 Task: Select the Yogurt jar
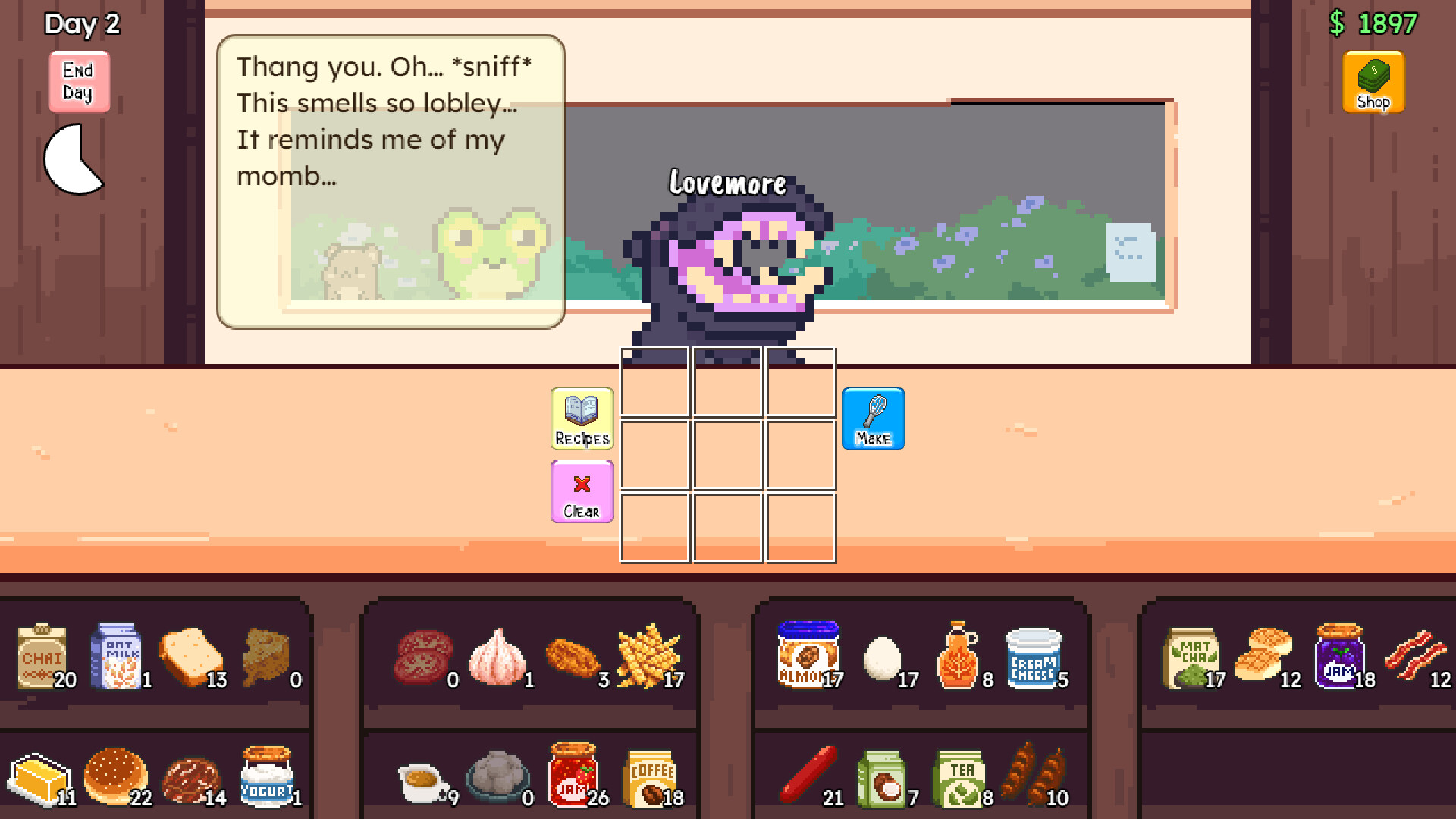click(267, 775)
